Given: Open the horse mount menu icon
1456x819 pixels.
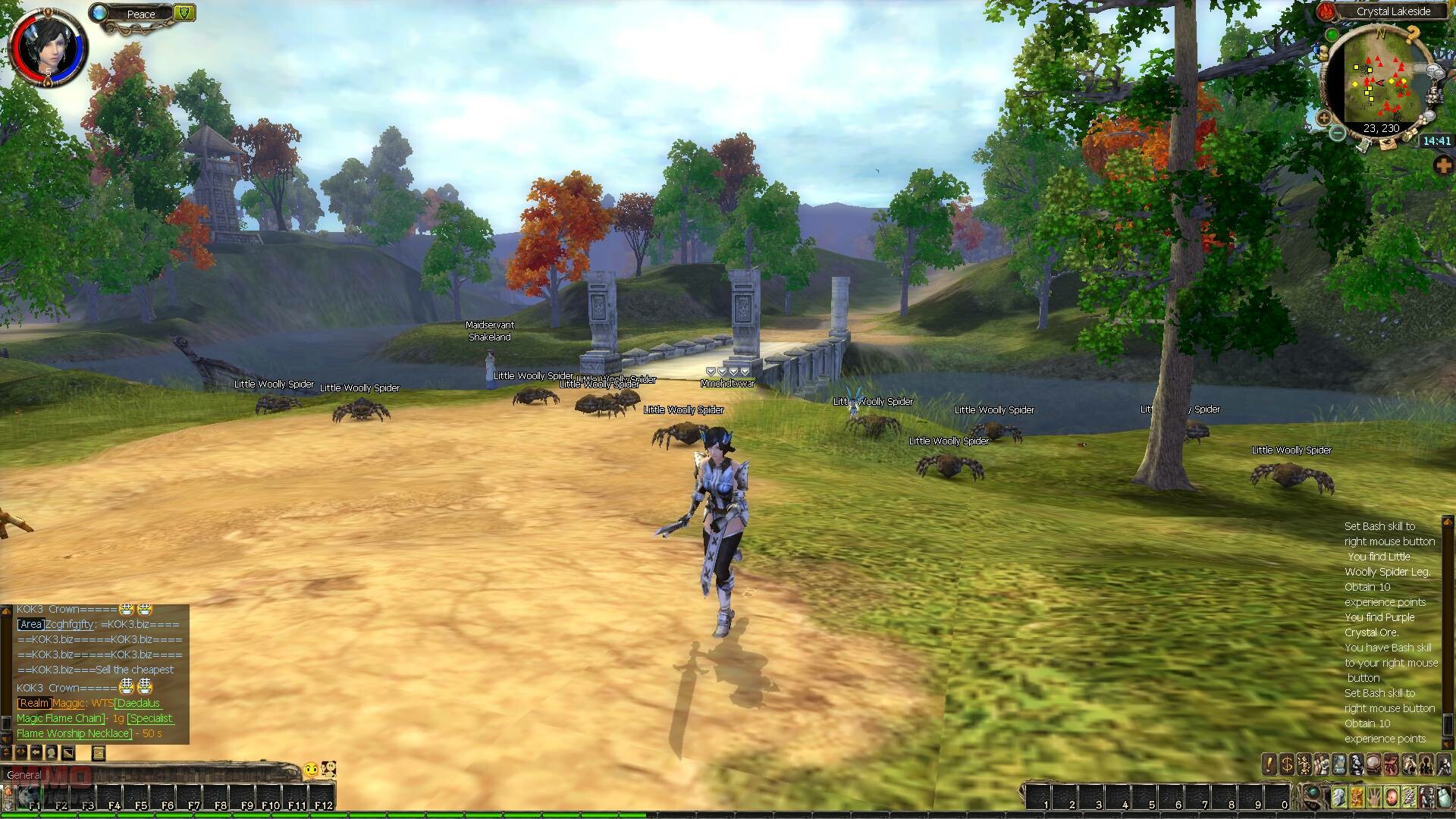Looking at the screenshot, I should (x=1408, y=764).
